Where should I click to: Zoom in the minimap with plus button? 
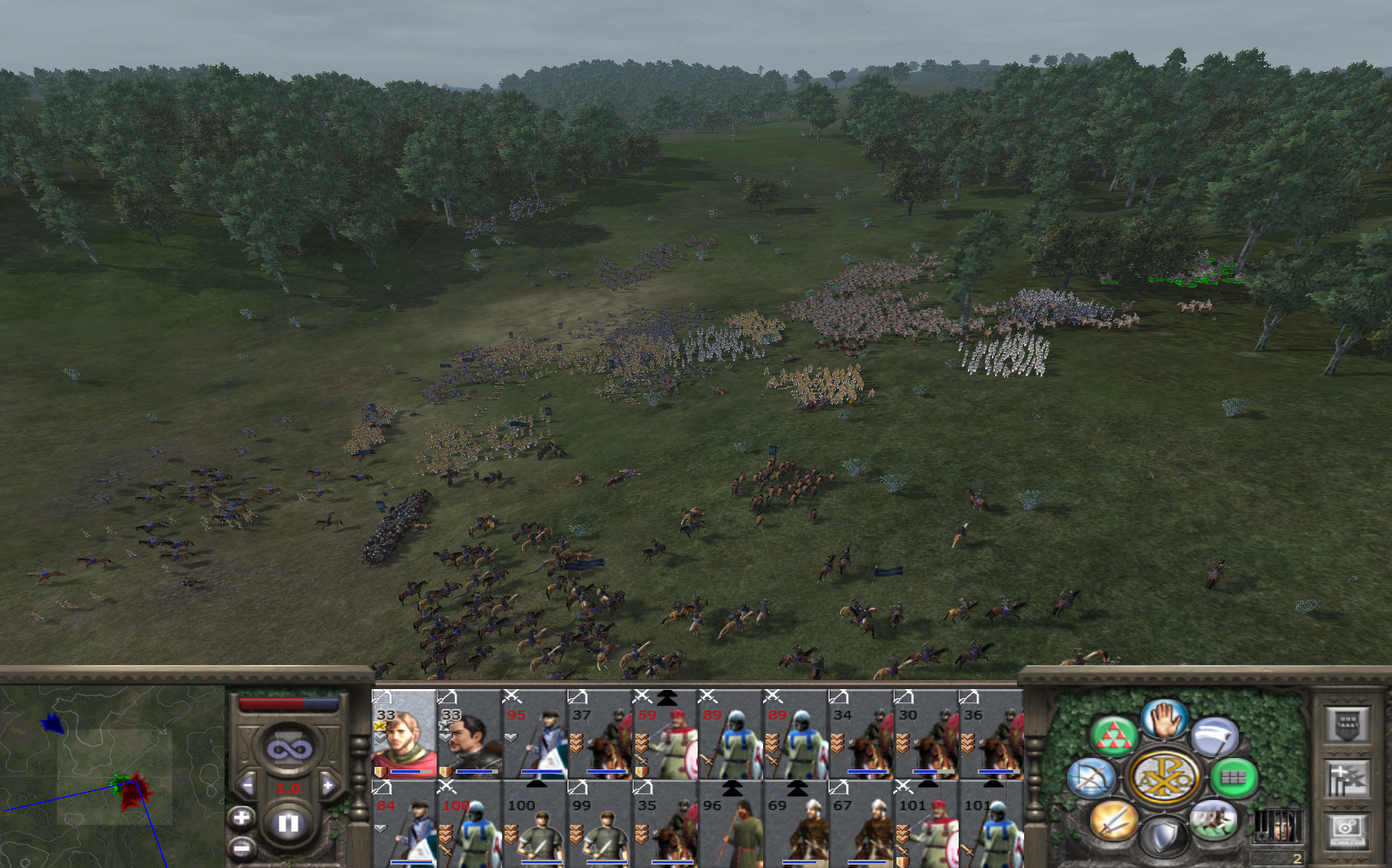coord(241,818)
